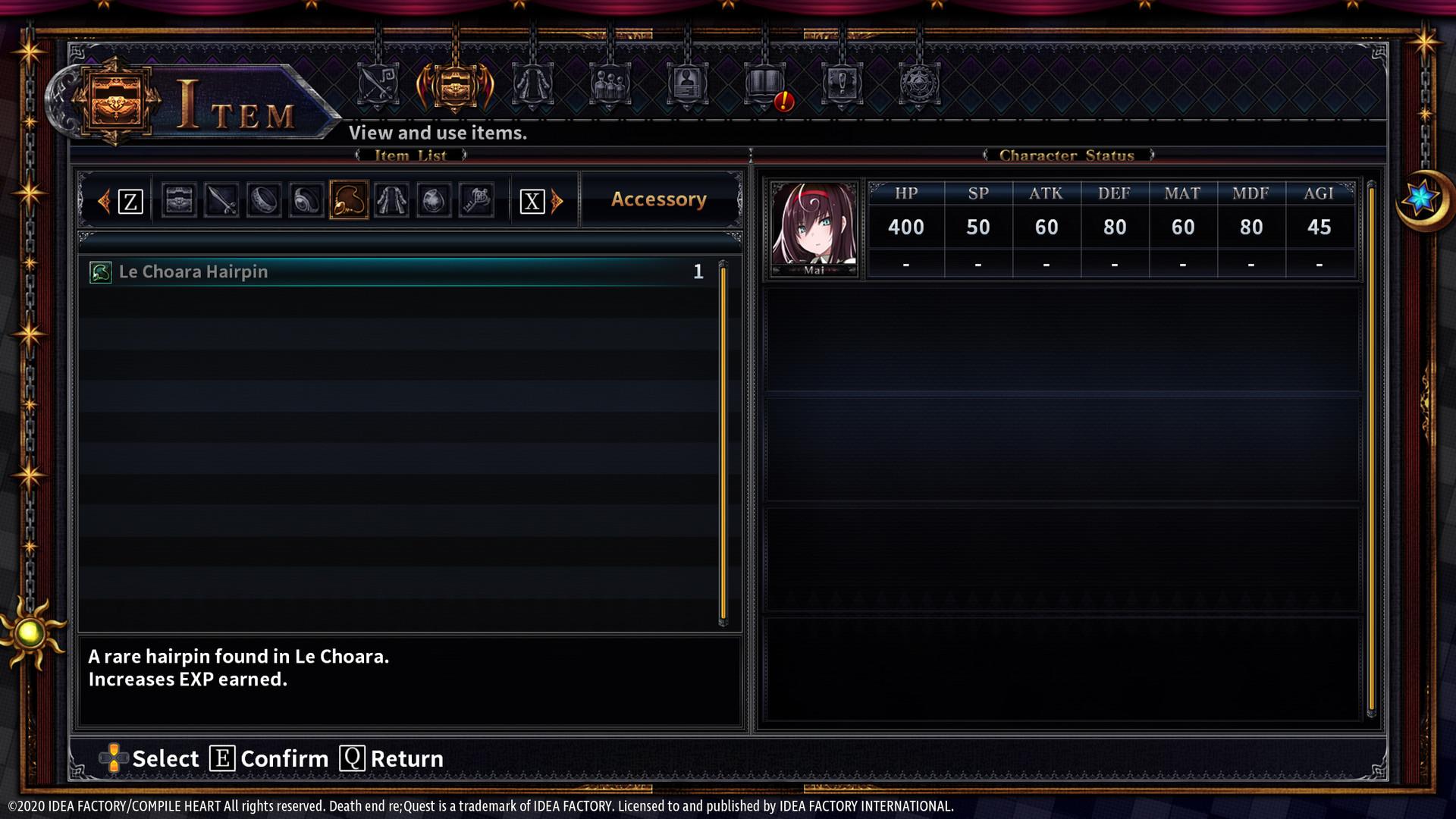Select the treasure chest item category

[x=179, y=199]
